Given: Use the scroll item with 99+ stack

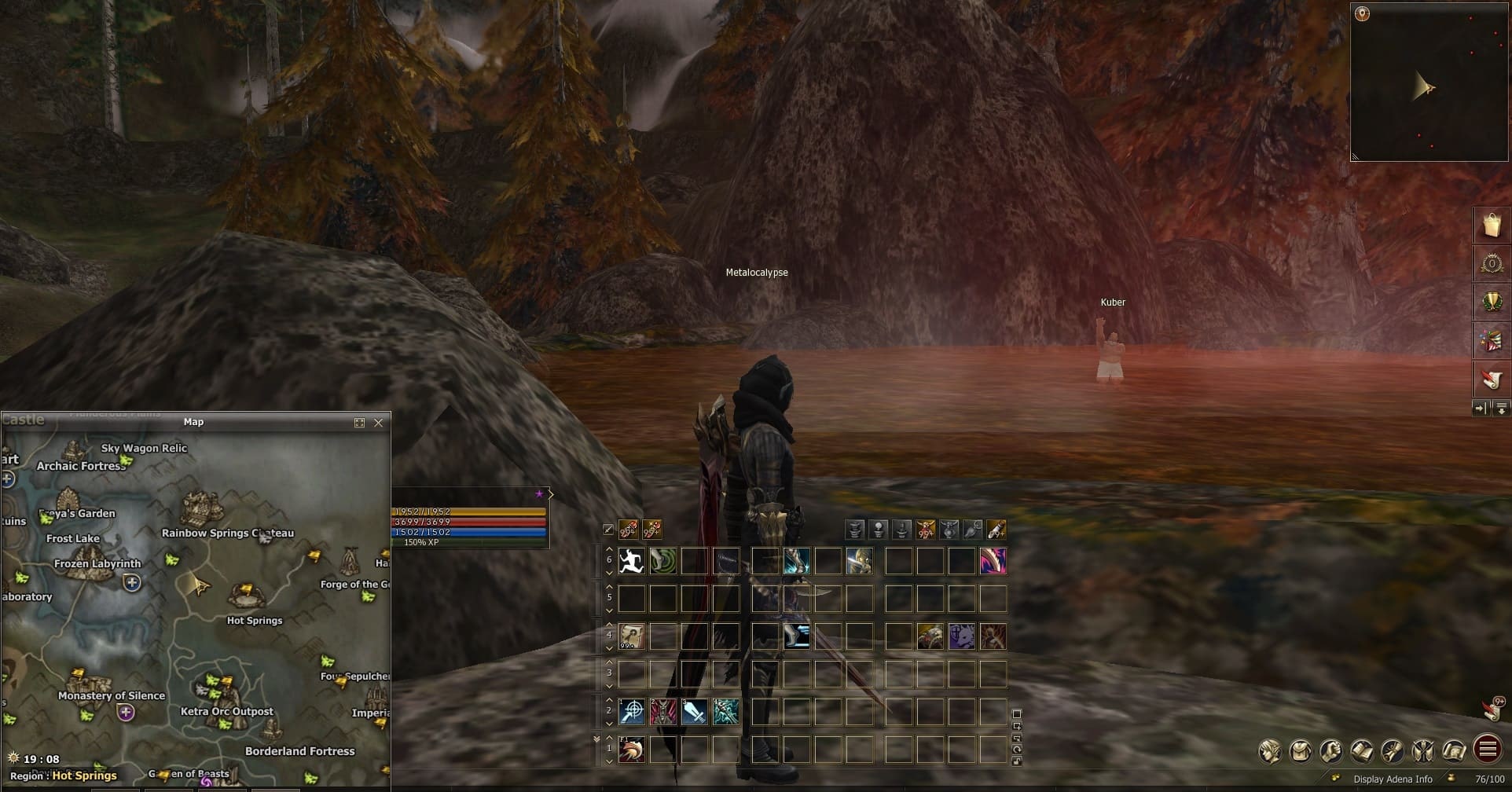Looking at the screenshot, I should 631,636.
